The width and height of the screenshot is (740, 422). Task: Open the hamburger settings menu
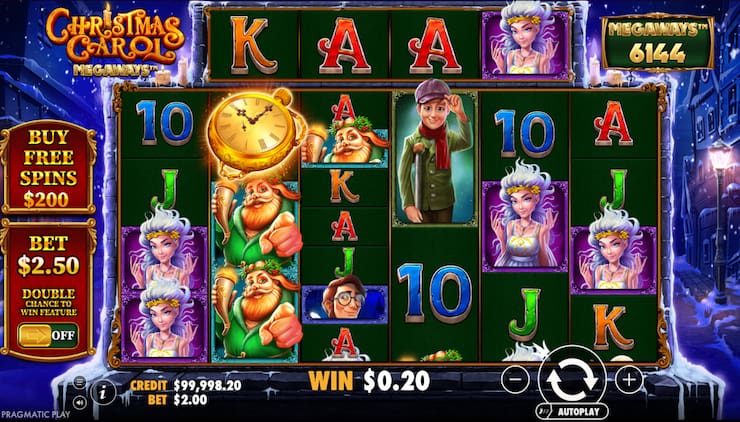coord(81,383)
